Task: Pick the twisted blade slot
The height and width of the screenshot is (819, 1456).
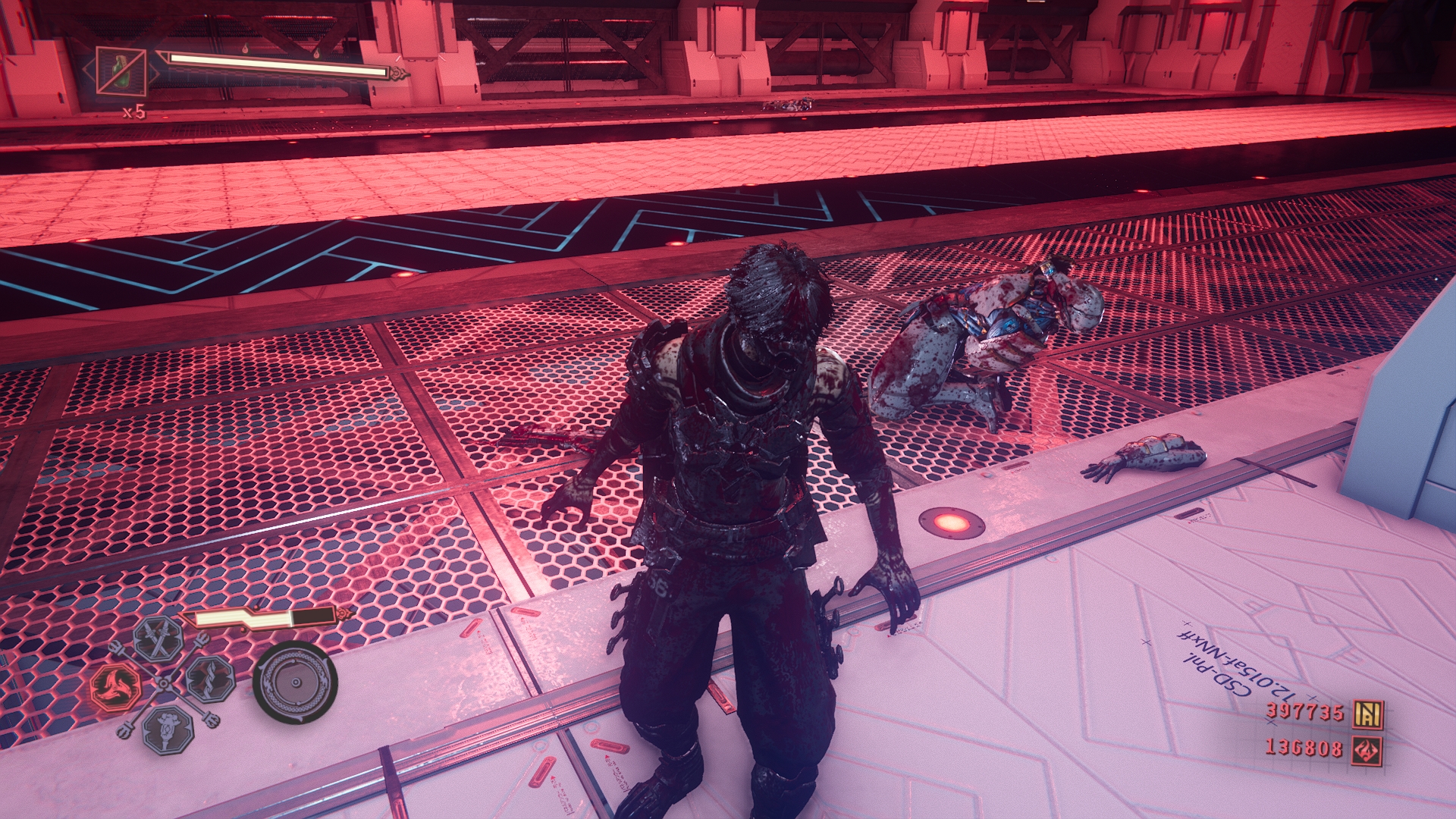Action: tap(209, 679)
